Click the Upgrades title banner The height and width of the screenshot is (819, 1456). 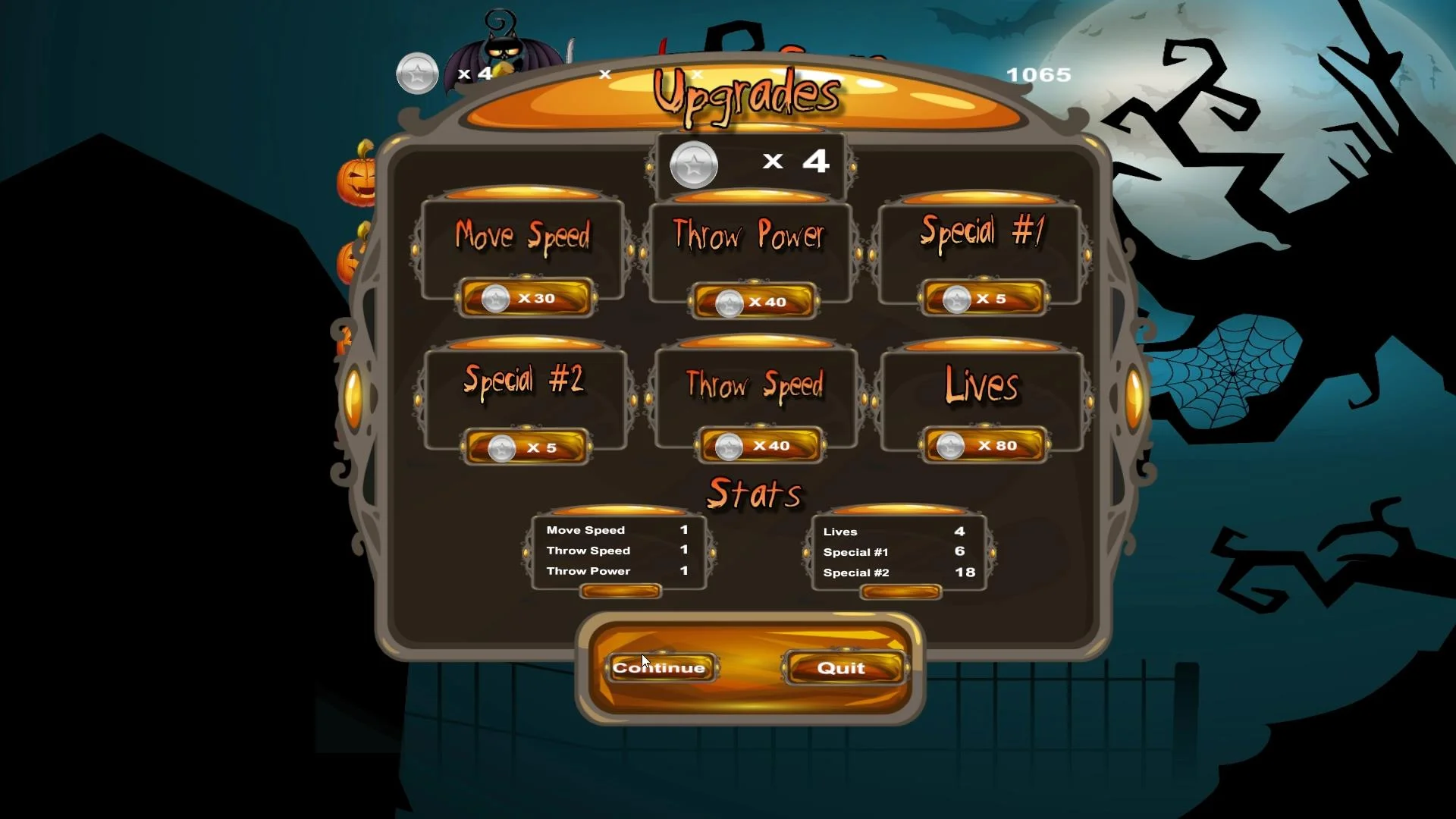coord(747,95)
